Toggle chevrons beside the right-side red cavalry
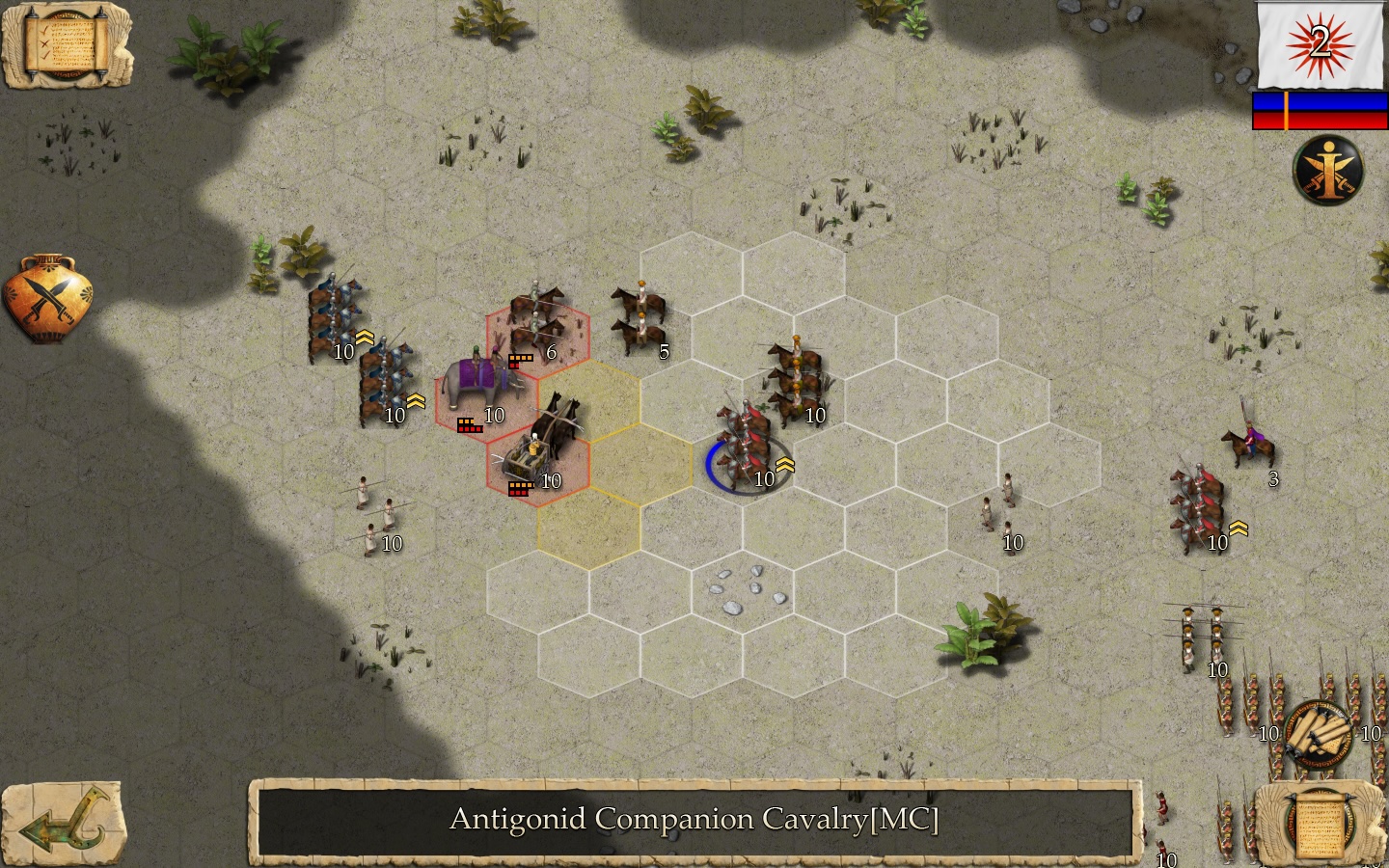 pyautogui.click(x=1239, y=527)
